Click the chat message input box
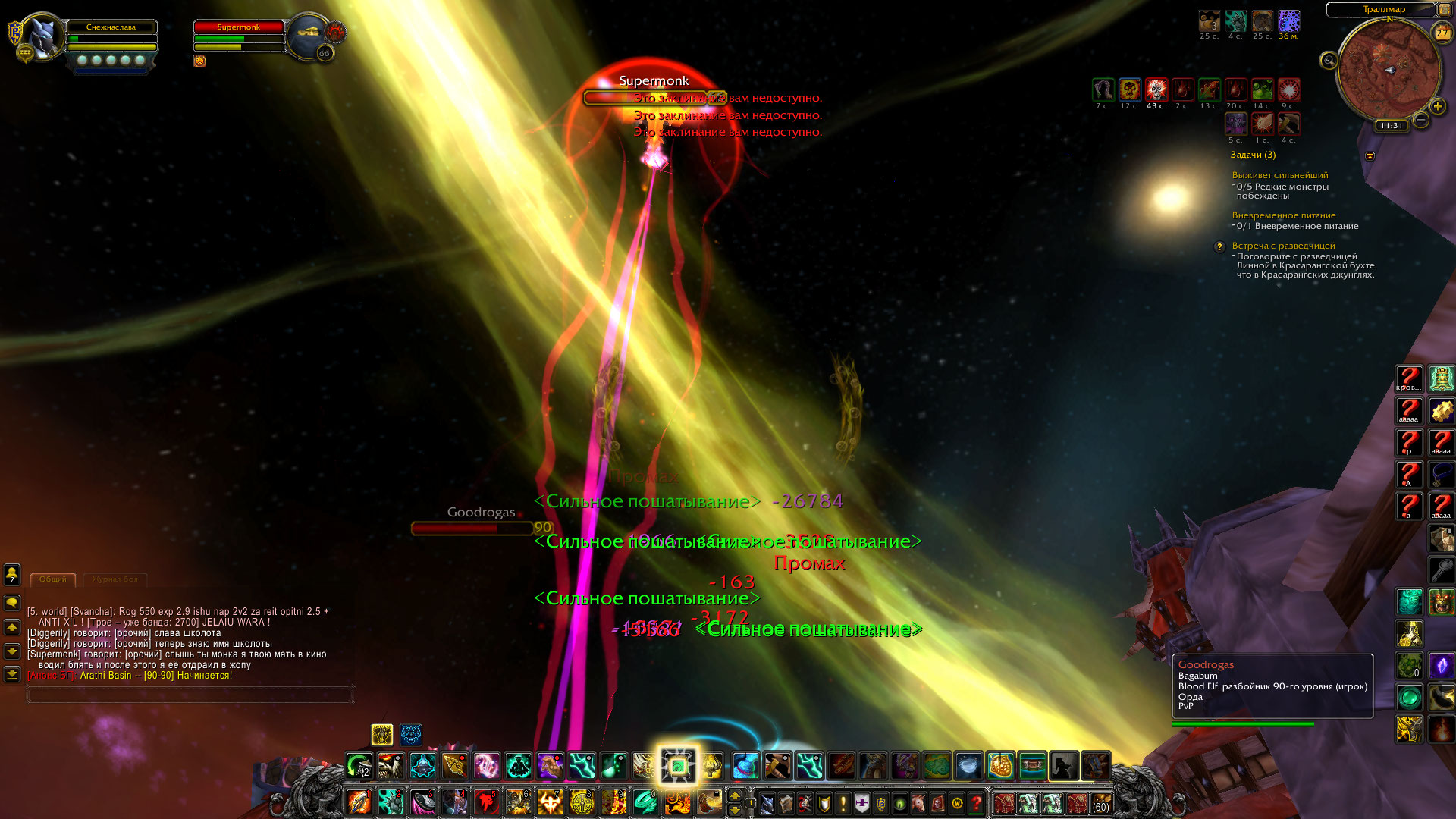The width and height of the screenshot is (1456, 819). [190, 693]
